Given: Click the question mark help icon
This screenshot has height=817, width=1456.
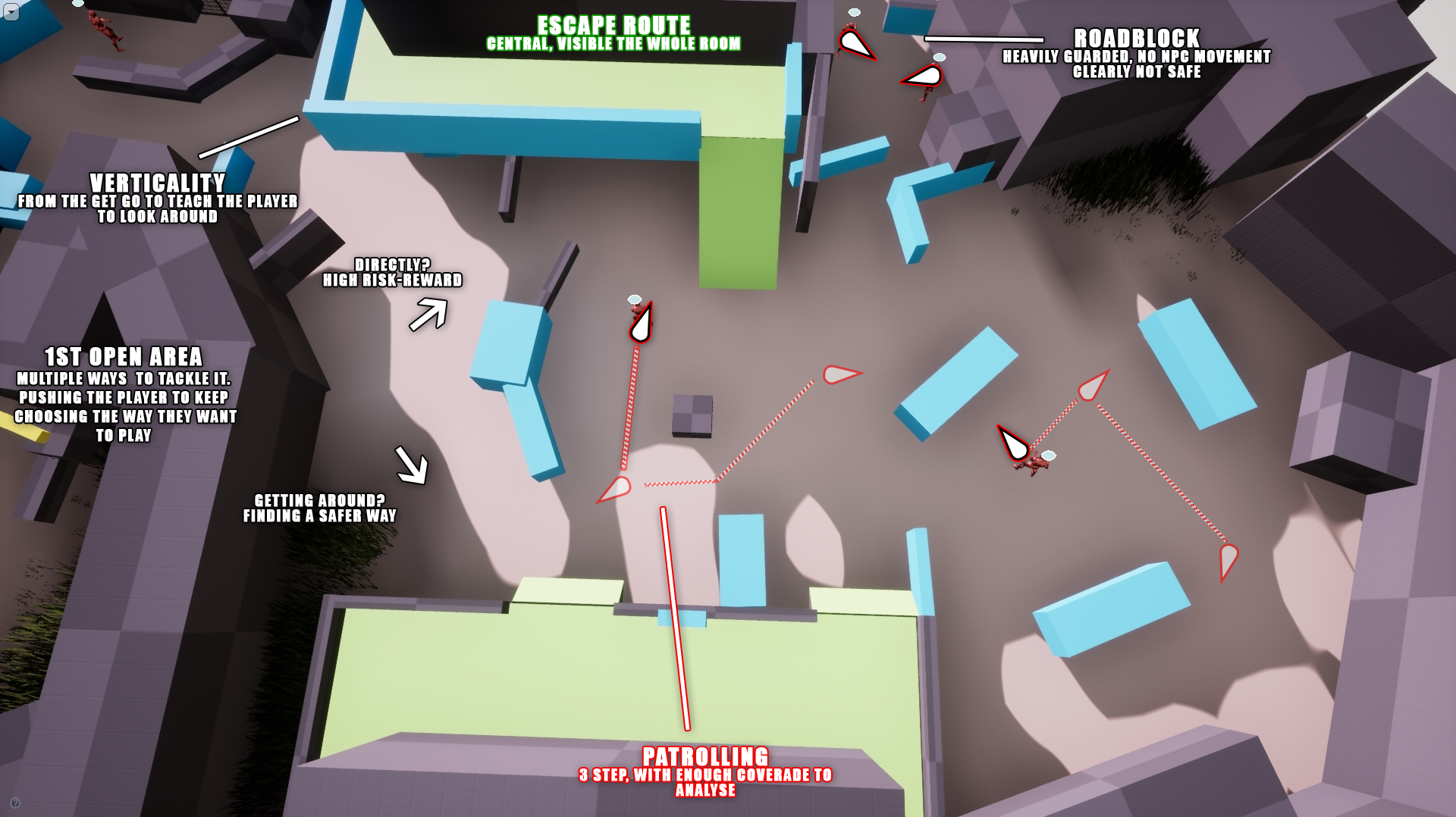Looking at the screenshot, I should tap(15, 803).
